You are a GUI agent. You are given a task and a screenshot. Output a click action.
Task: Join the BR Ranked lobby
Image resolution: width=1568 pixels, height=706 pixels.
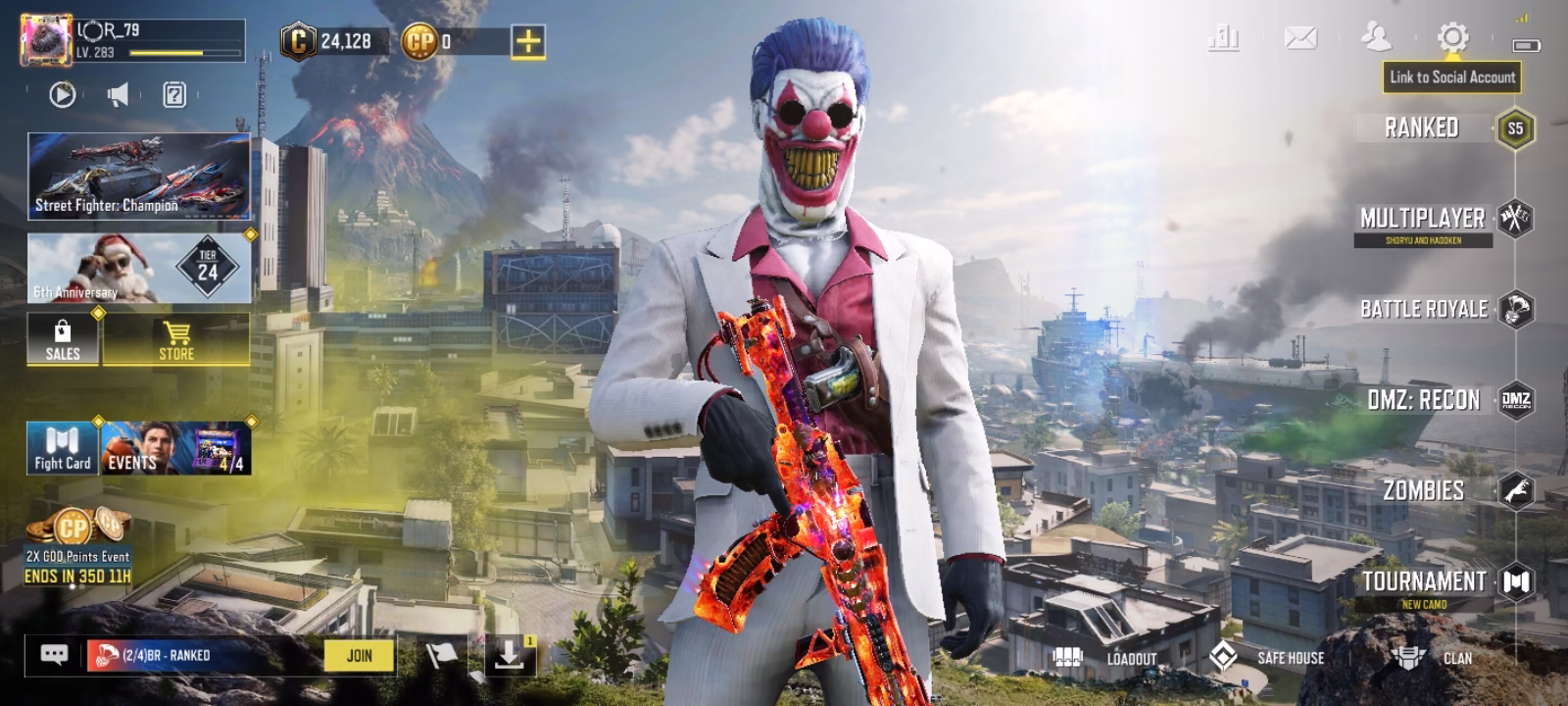point(359,655)
